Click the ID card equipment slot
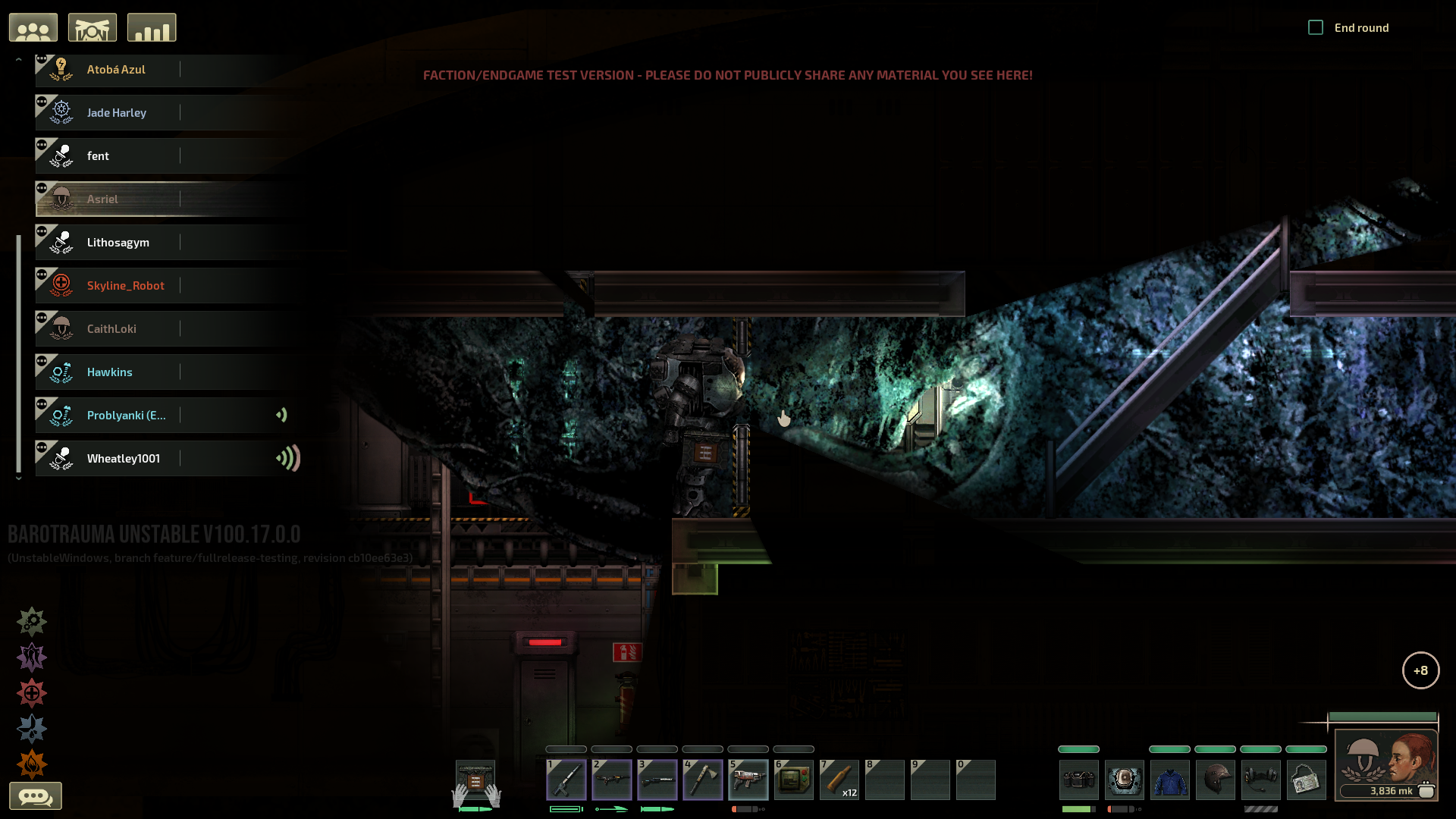1456x819 pixels. tap(1306, 780)
